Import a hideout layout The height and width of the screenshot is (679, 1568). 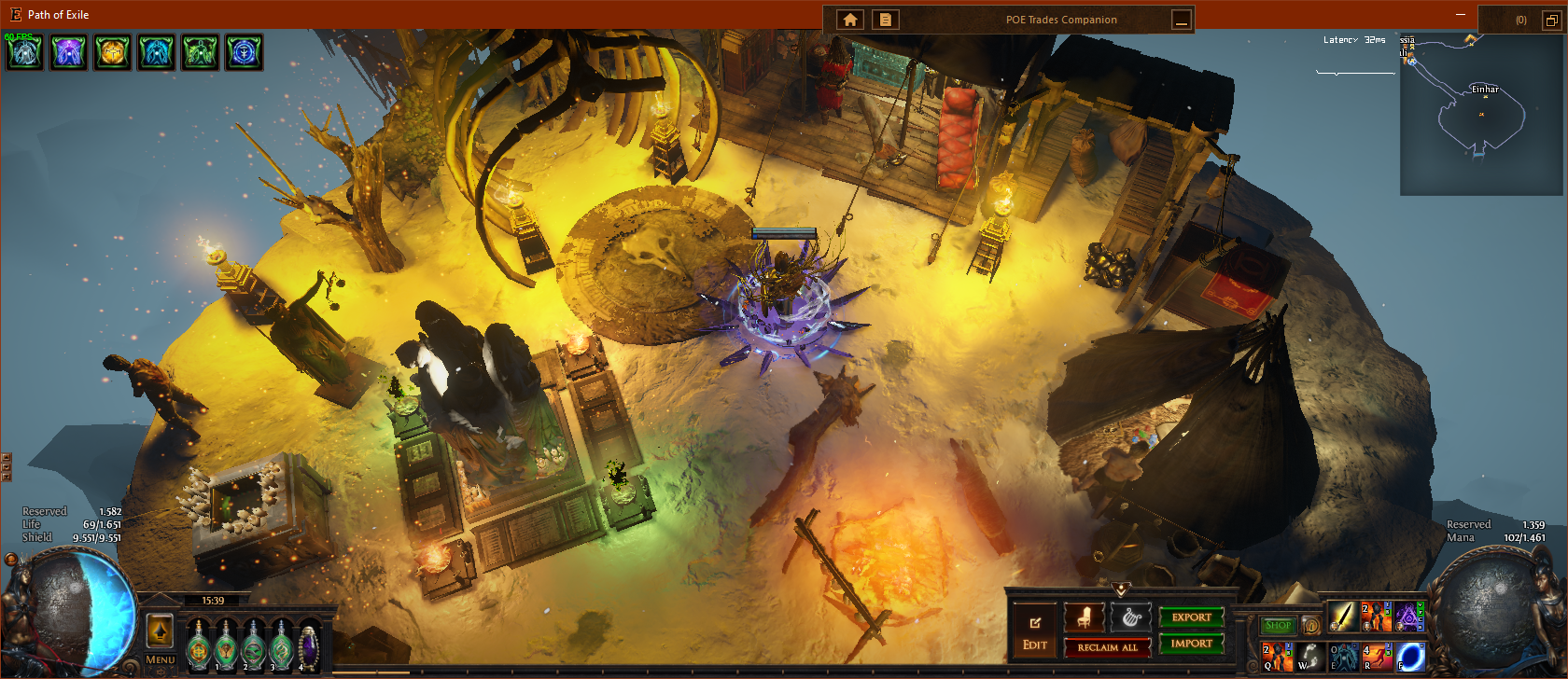(1191, 644)
